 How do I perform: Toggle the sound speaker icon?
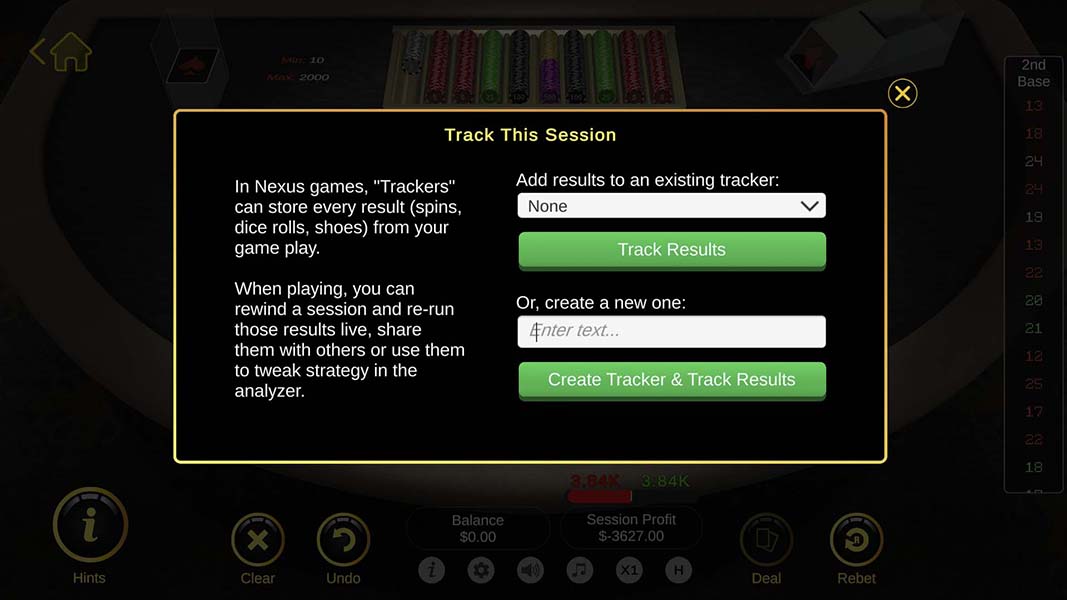click(530, 571)
